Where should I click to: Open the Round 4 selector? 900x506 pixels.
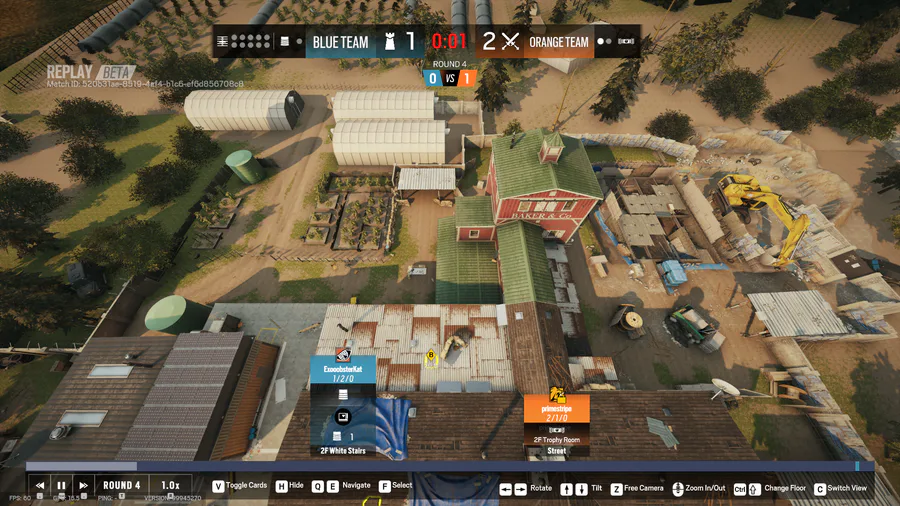tap(122, 486)
